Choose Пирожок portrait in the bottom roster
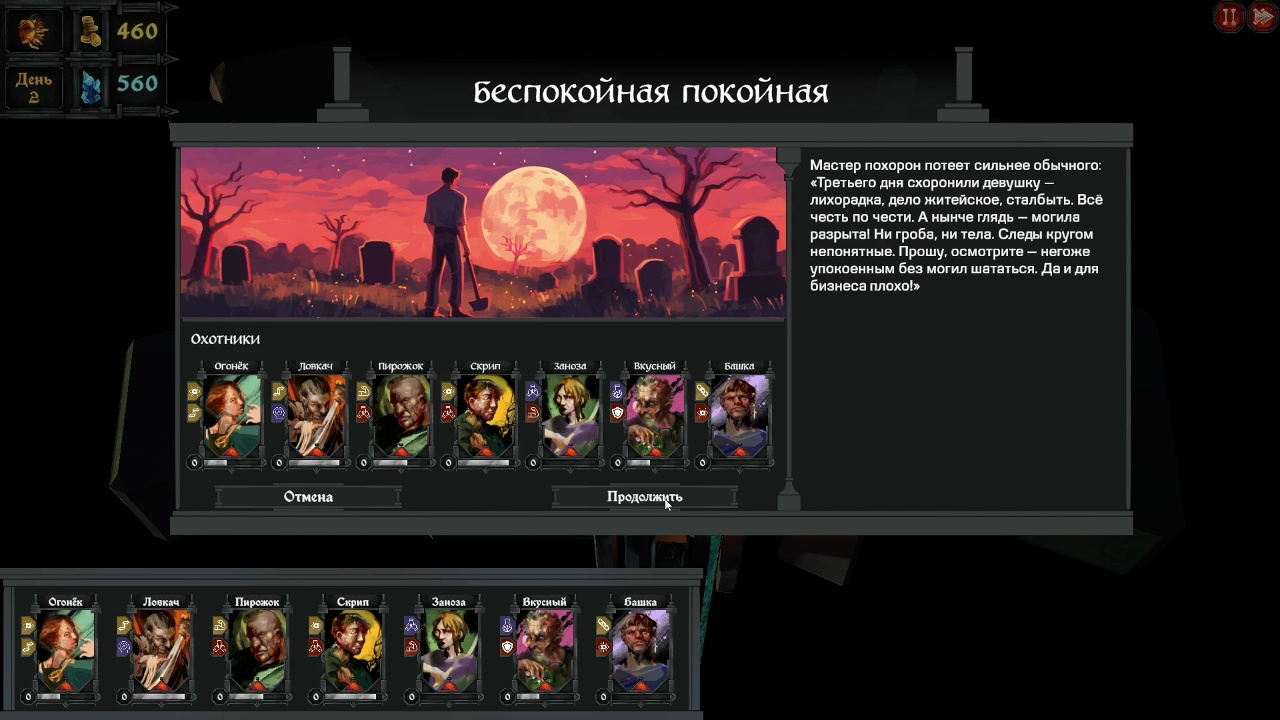Image resolution: width=1280 pixels, height=720 pixels. pos(257,650)
